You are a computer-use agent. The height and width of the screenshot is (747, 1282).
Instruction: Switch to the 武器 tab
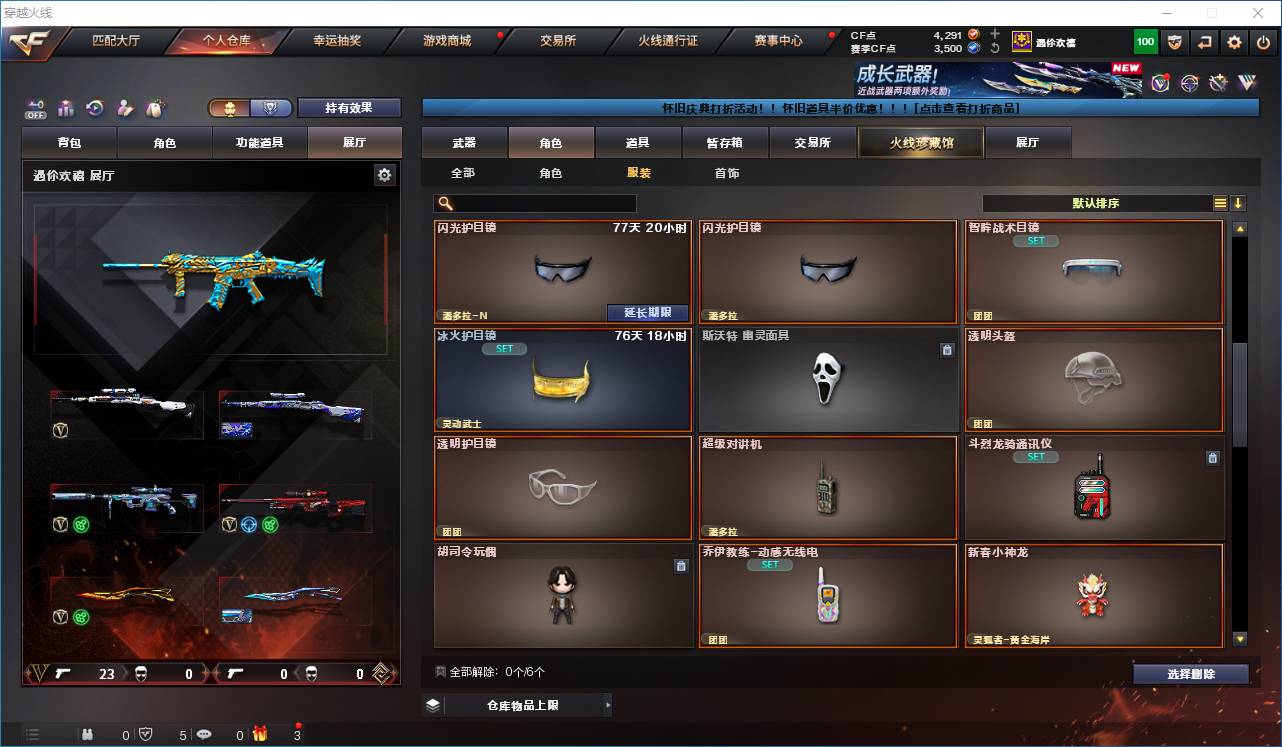pos(463,142)
